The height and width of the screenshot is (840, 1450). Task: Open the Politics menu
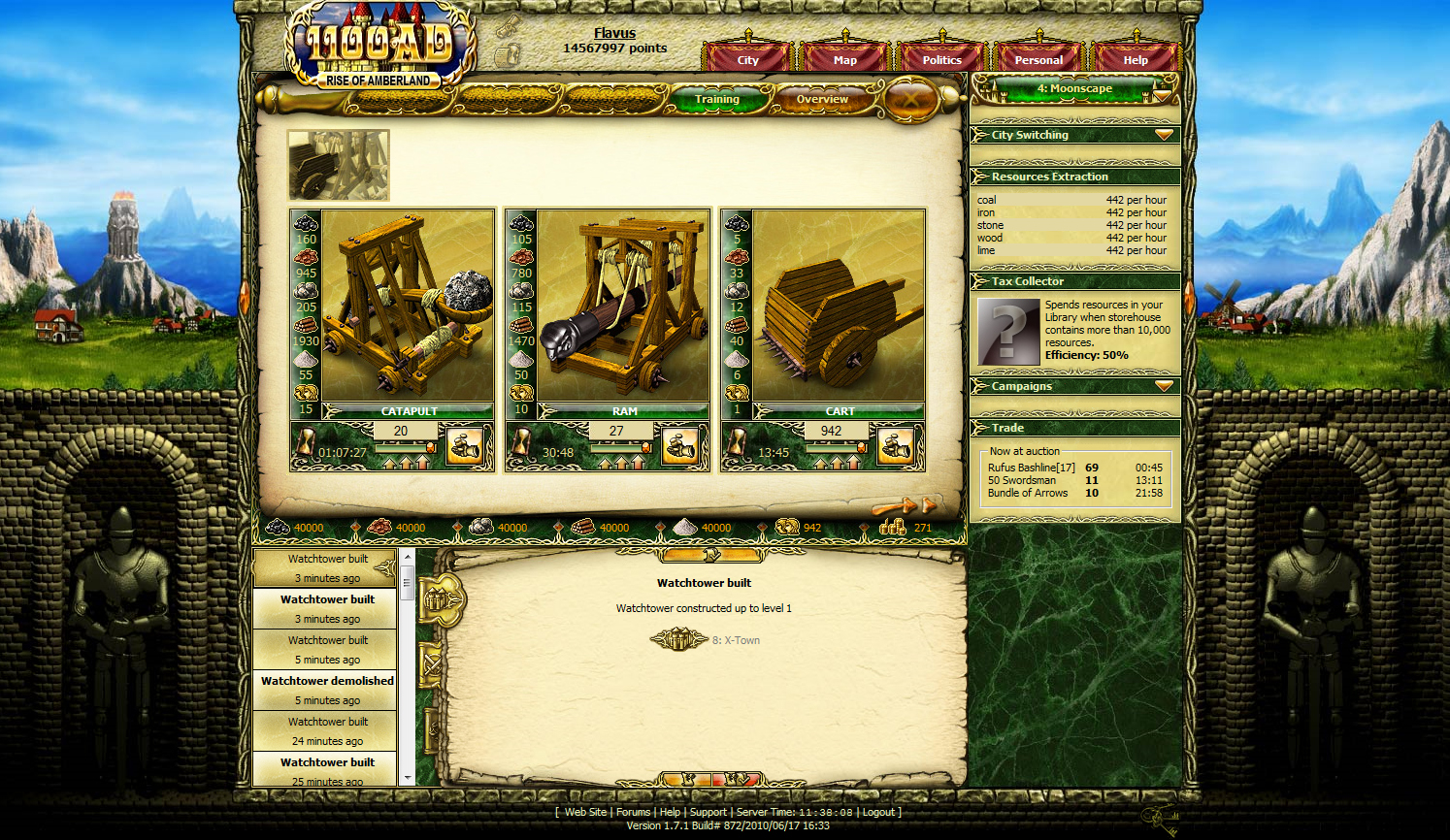pyautogui.click(x=941, y=59)
